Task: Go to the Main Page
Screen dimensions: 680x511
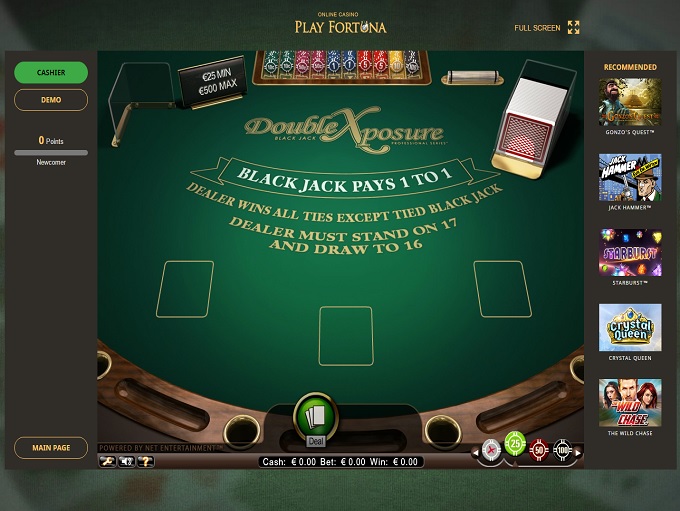Action: click(x=51, y=448)
